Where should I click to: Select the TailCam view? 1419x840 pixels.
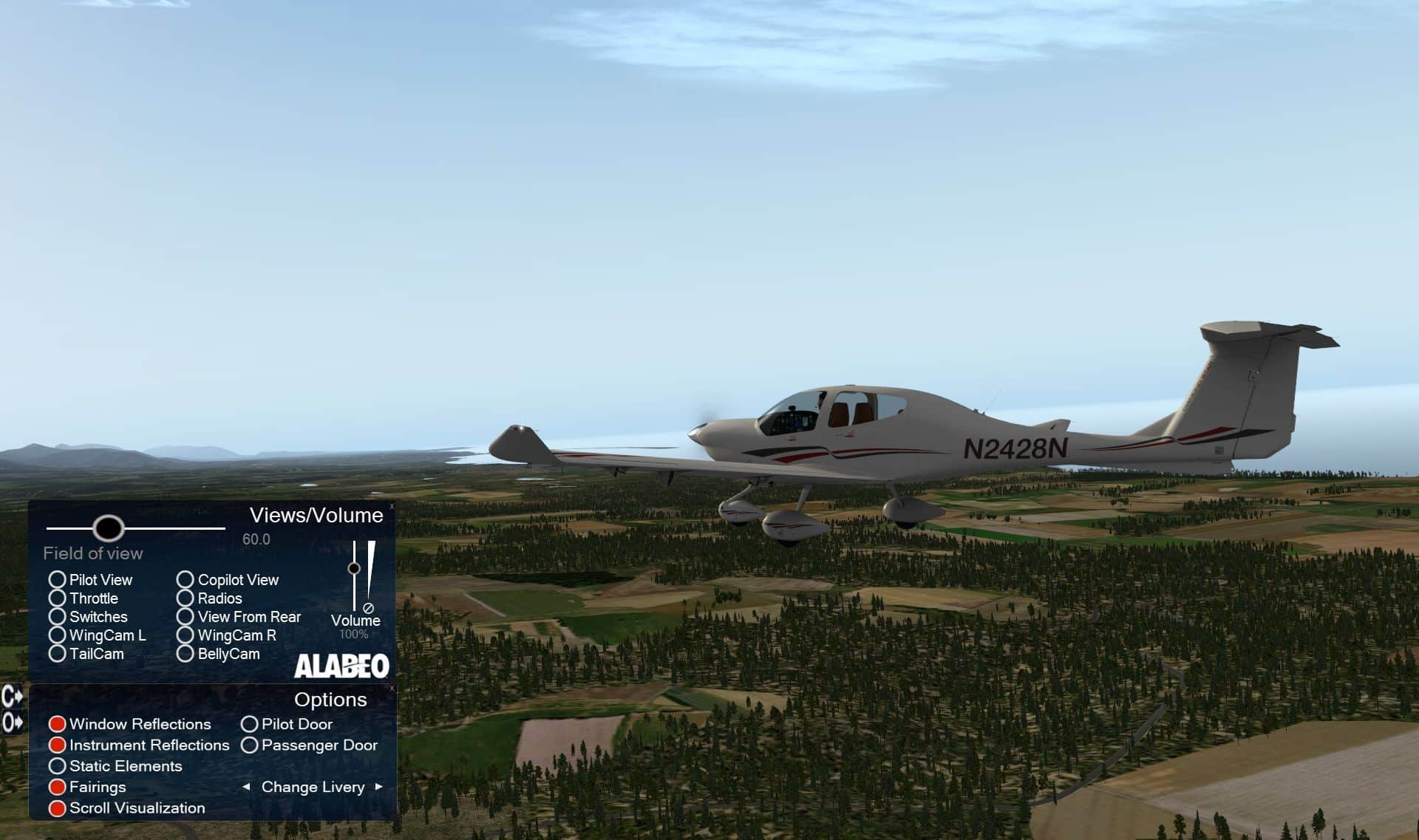tap(58, 654)
